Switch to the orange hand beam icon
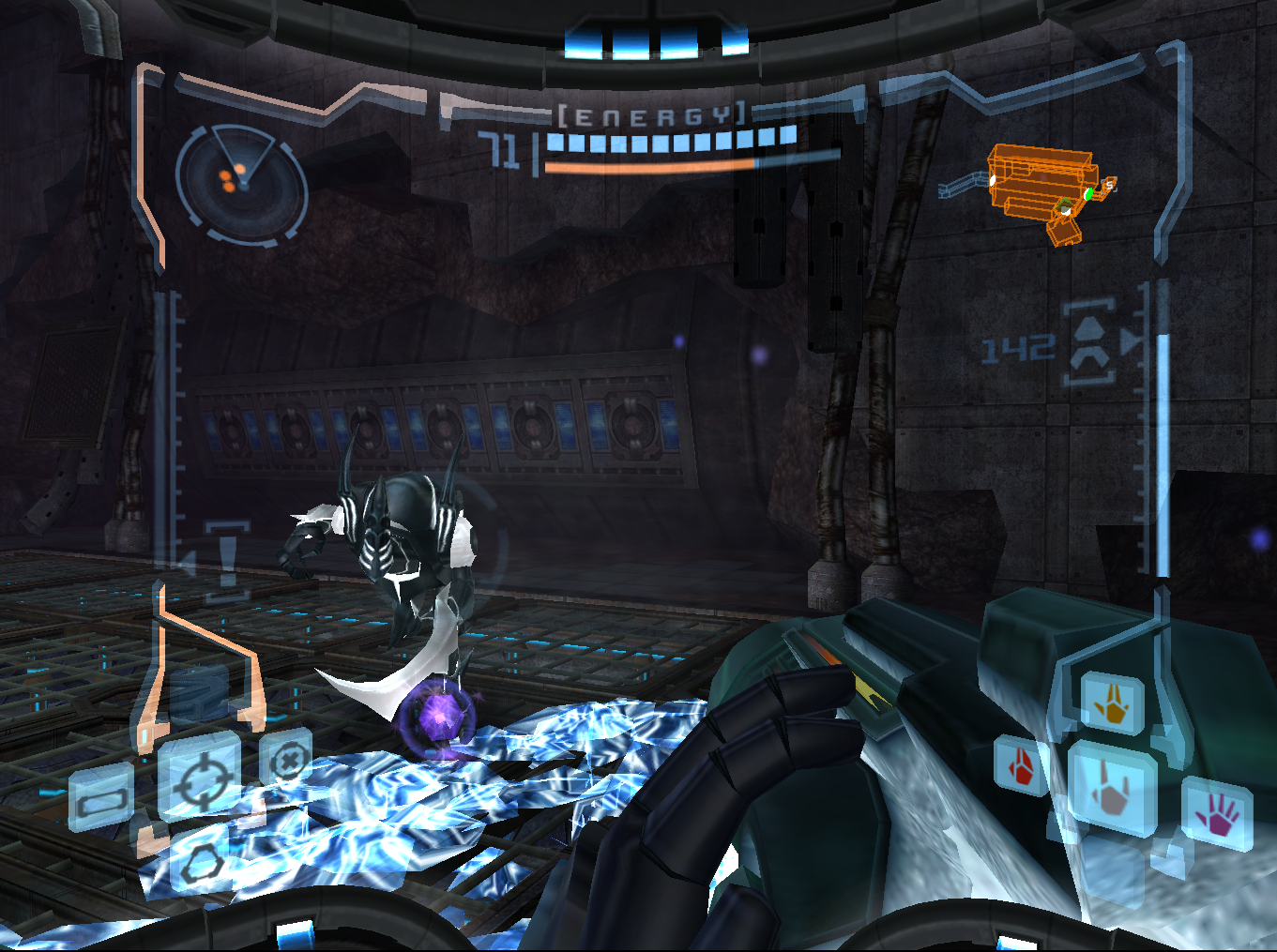Viewport: 1277px width, 952px height. tap(1113, 703)
